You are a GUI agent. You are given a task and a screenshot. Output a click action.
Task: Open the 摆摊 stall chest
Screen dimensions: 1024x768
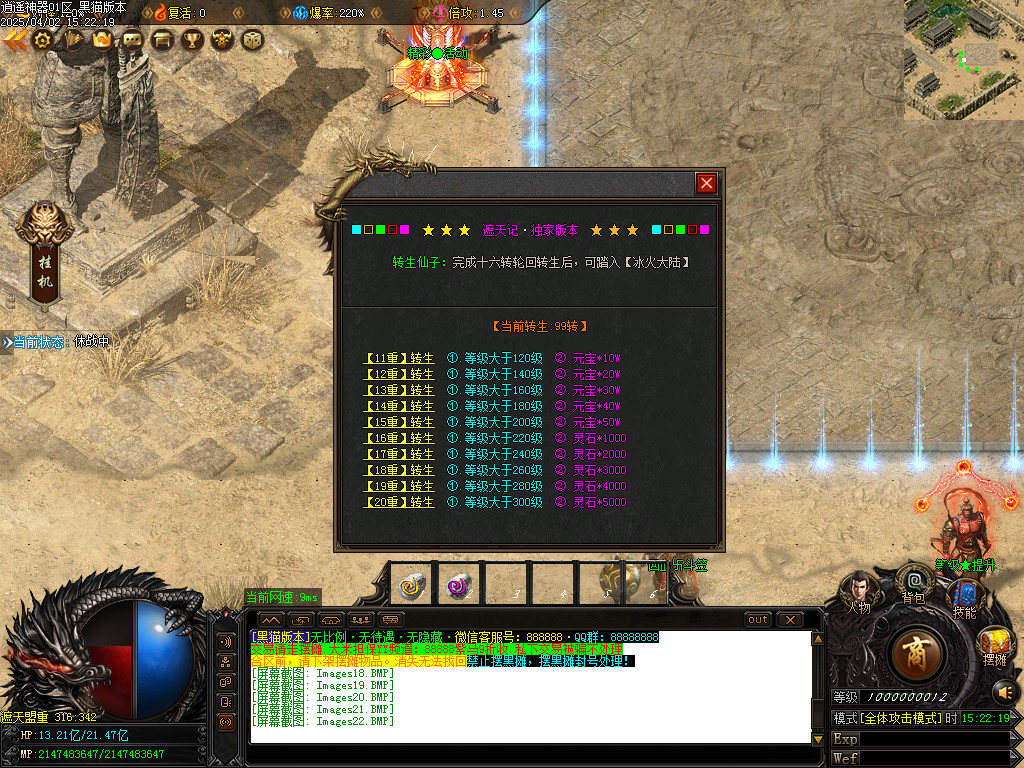(994, 643)
